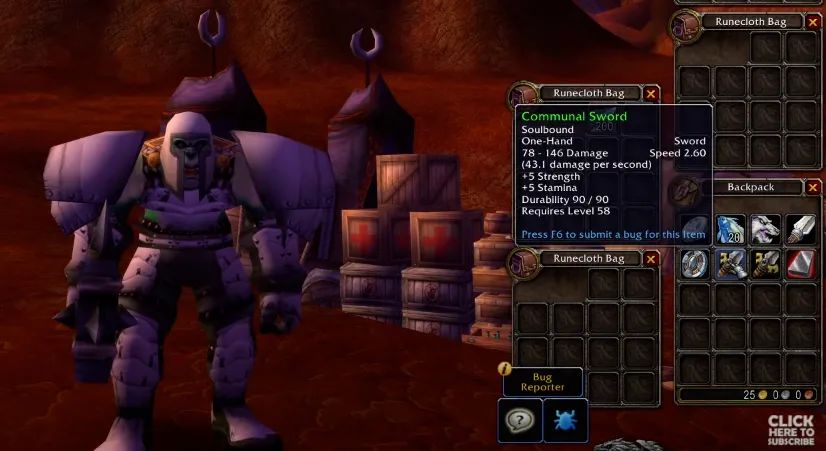The width and height of the screenshot is (826, 451).
Task: Select the grey Hearthstone in the Backpack
Action: coord(697,229)
